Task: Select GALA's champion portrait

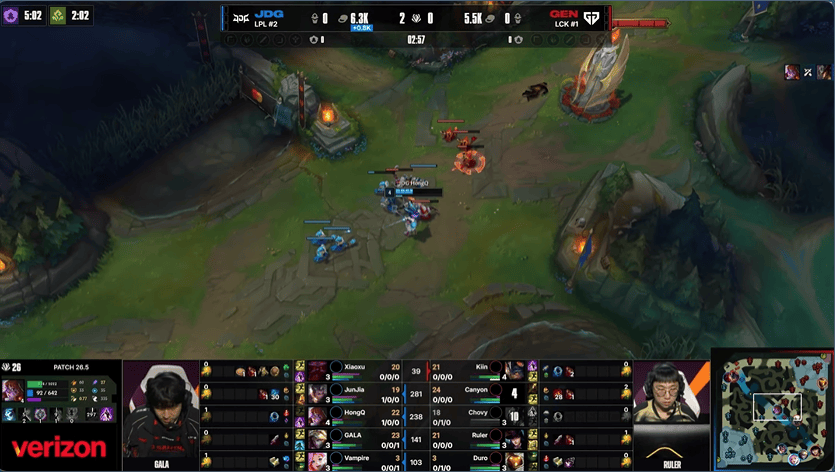Action: (x=319, y=437)
